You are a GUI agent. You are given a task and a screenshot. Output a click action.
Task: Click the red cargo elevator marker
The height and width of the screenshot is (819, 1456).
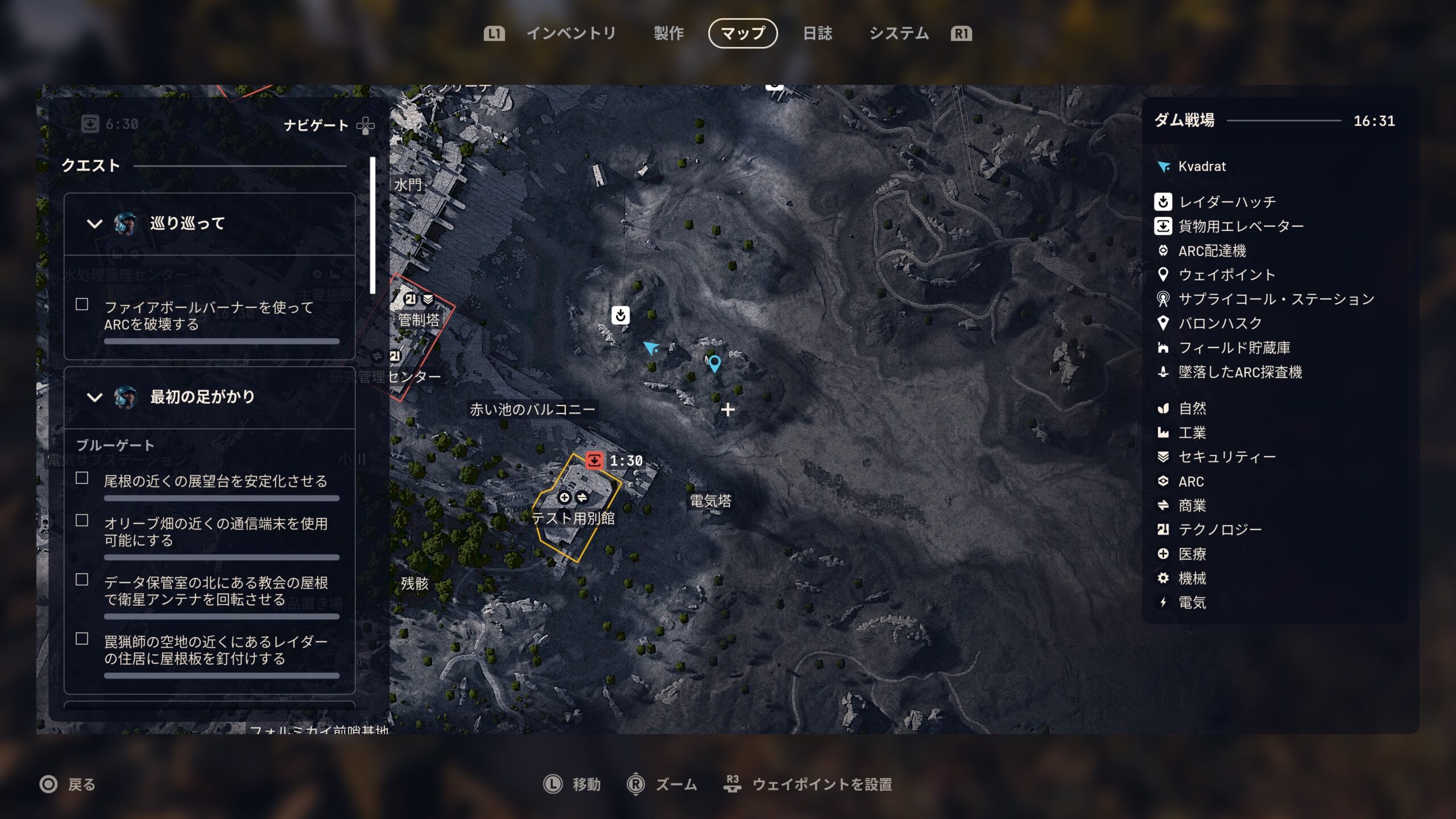[x=594, y=460]
